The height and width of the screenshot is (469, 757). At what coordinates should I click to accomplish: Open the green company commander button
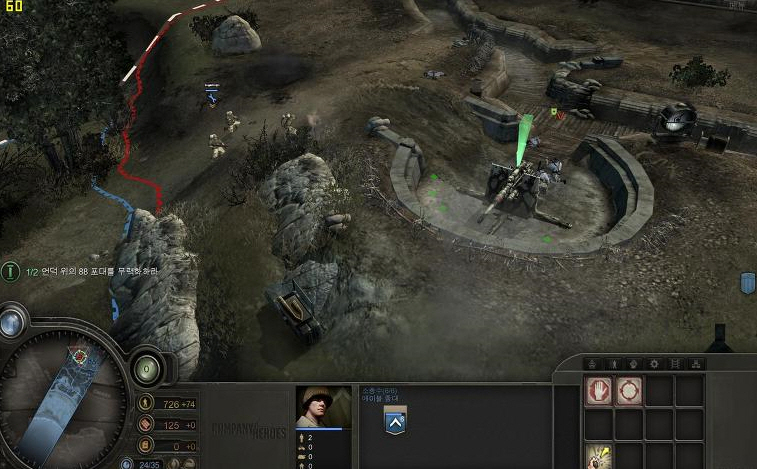pyautogui.click(x=145, y=367)
